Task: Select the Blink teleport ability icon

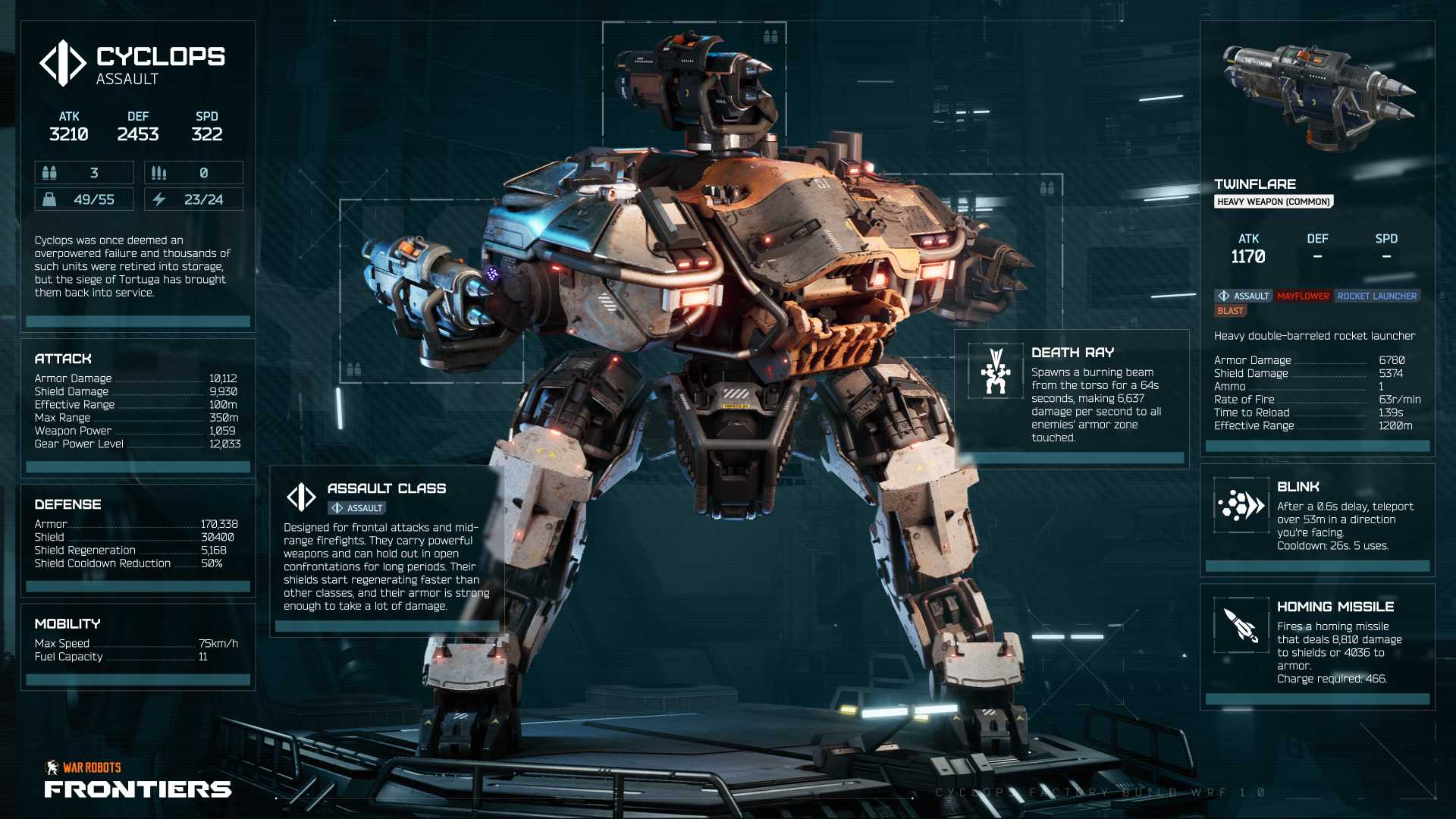Action: pyautogui.click(x=1241, y=504)
